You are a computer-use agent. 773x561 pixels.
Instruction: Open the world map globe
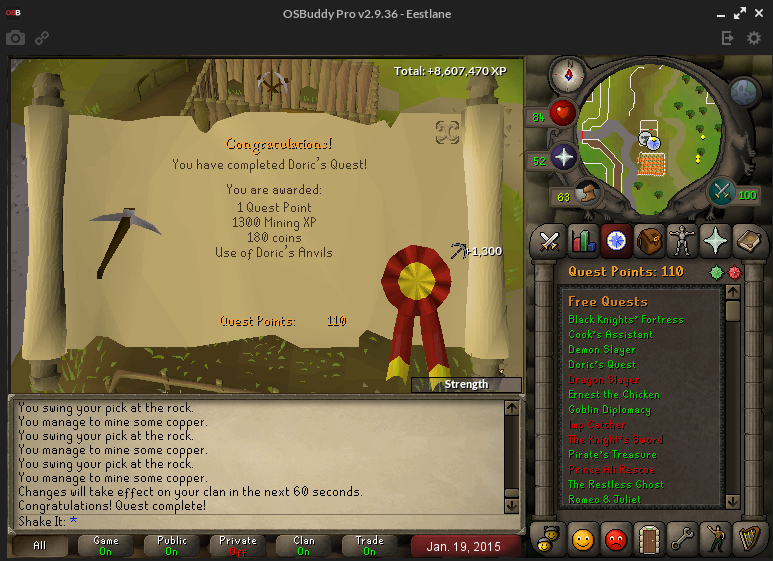click(744, 92)
